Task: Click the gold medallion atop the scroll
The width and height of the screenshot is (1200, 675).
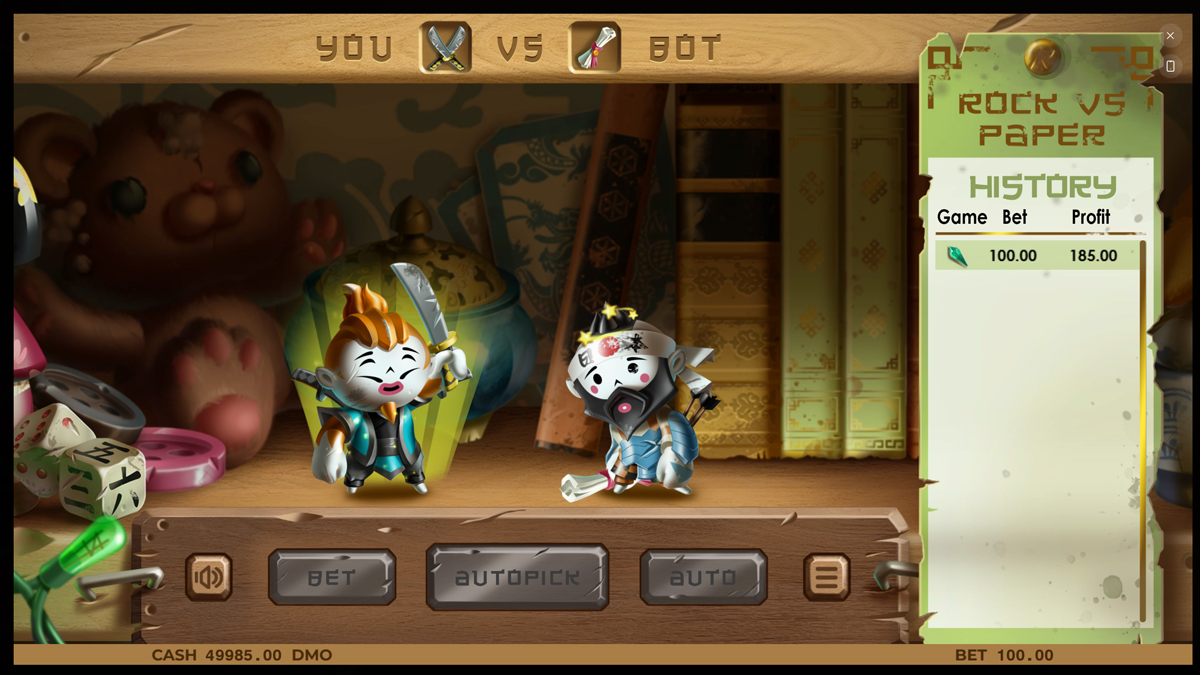Action: [1043, 57]
